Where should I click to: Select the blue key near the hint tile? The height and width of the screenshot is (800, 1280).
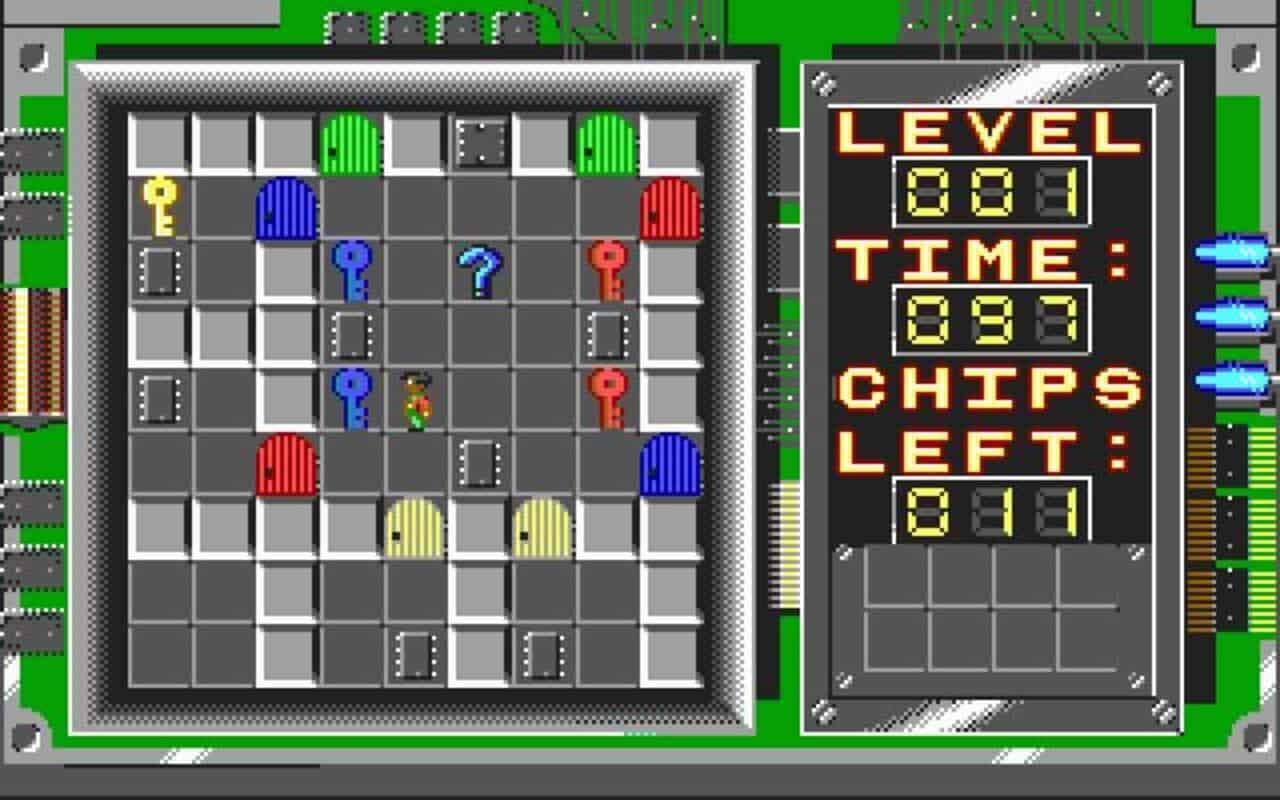tap(350, 270)
